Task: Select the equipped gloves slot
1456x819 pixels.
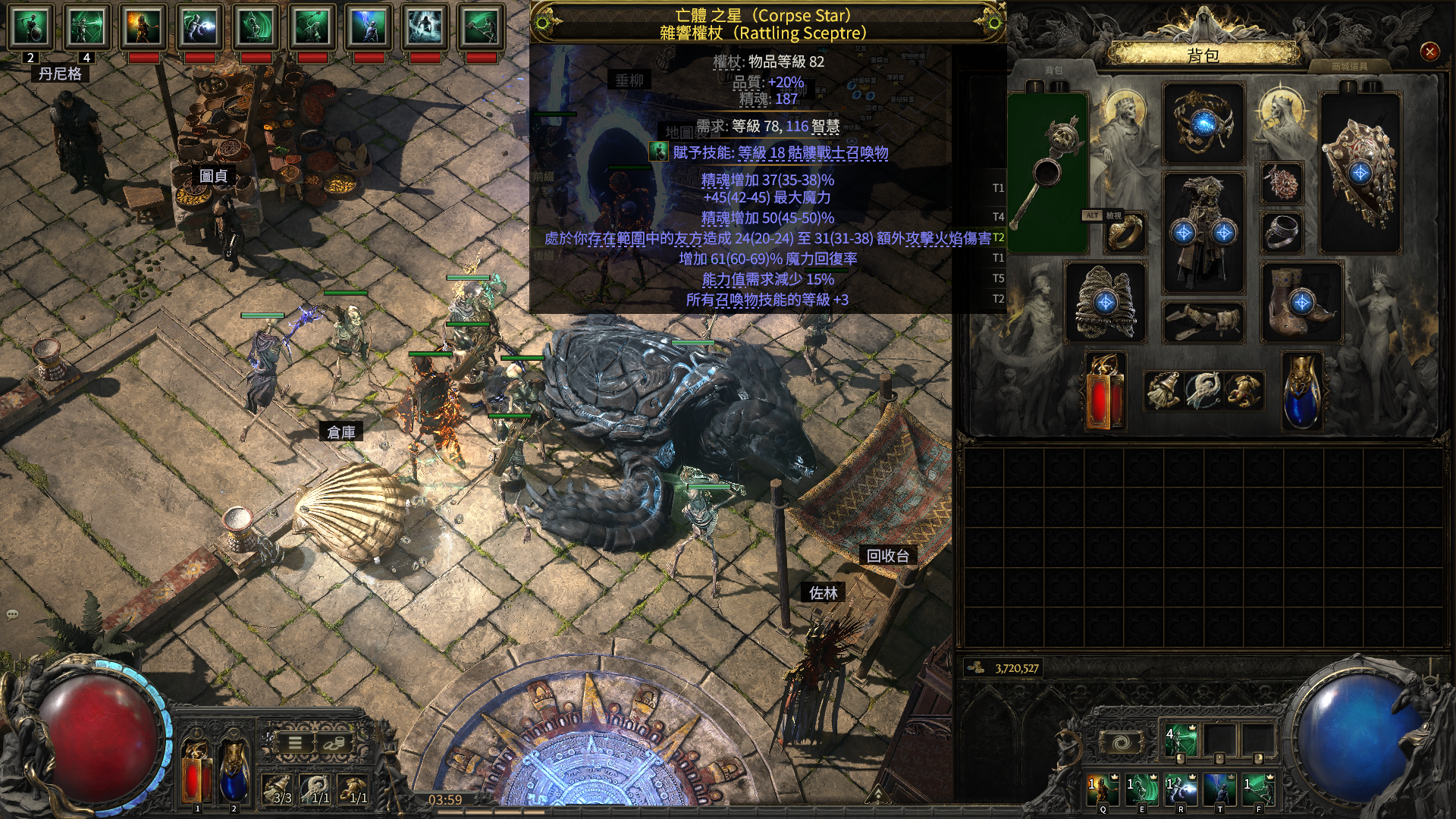Action: 1105,303
